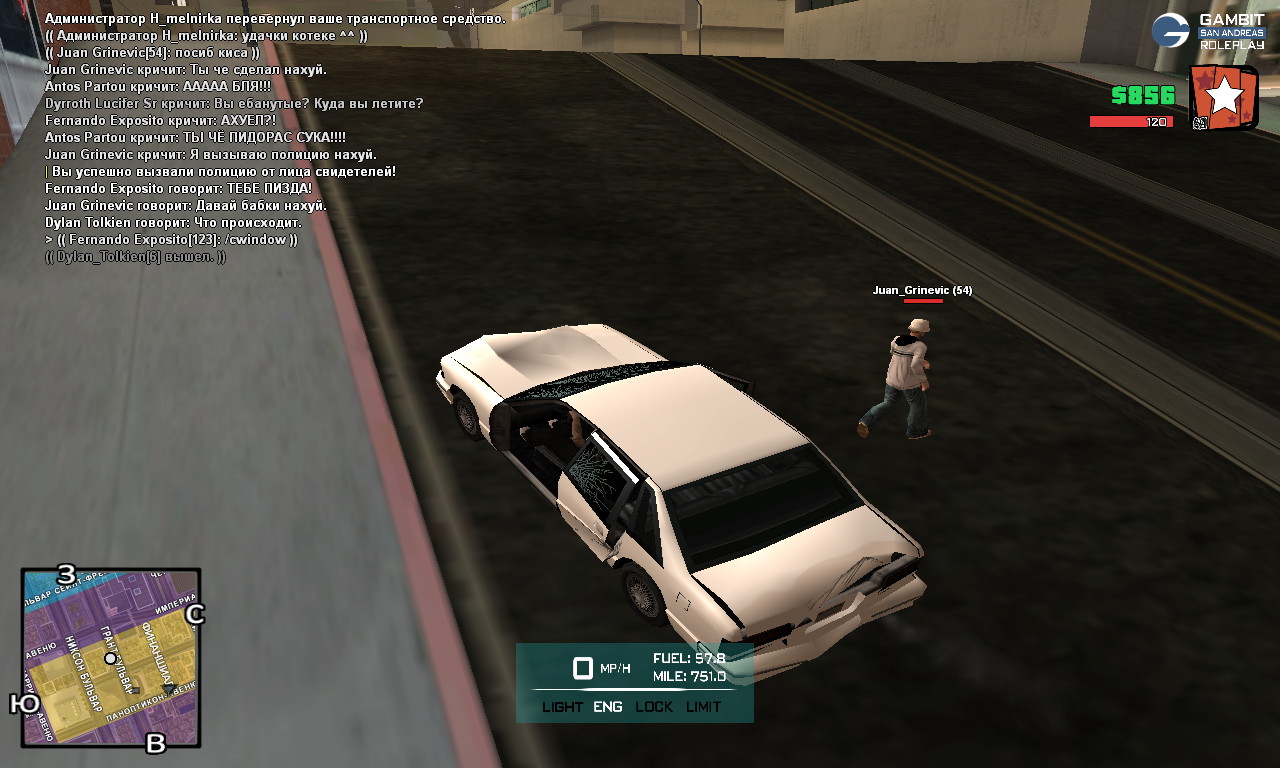Toggle the LOCK indicator on the speedometer

point(654,707)
